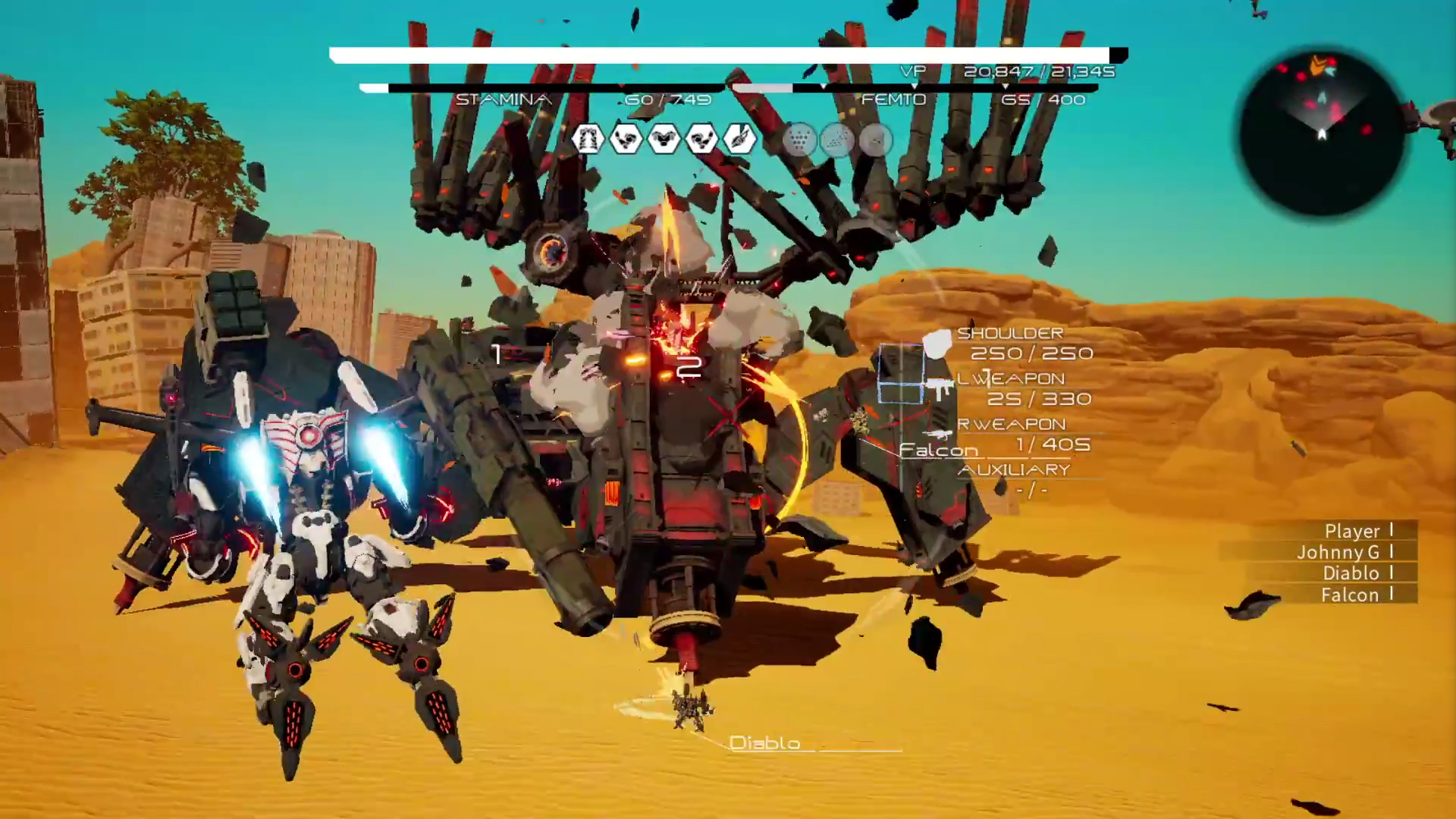Viewport: 1456px width, 819px height.
Task: Select the body armor hexagon icon
Action: (x=664, y=140)
